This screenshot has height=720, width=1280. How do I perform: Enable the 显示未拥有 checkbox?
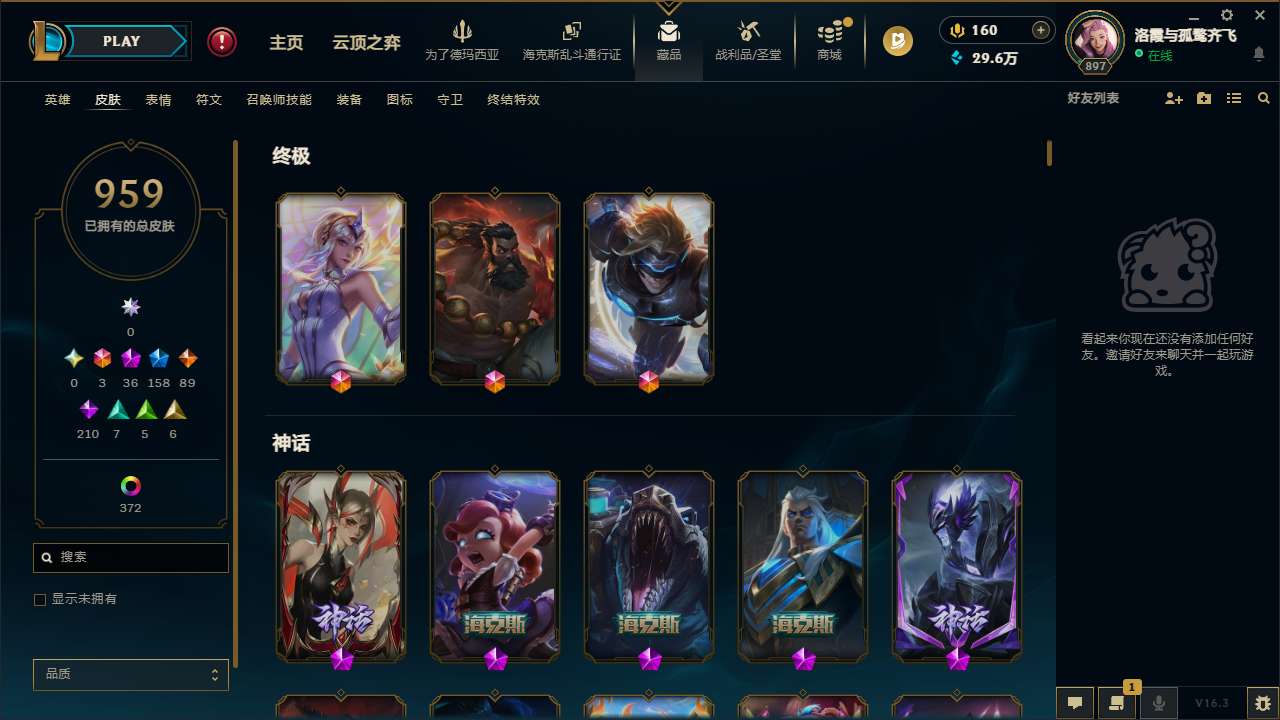(x=40, y=599)
